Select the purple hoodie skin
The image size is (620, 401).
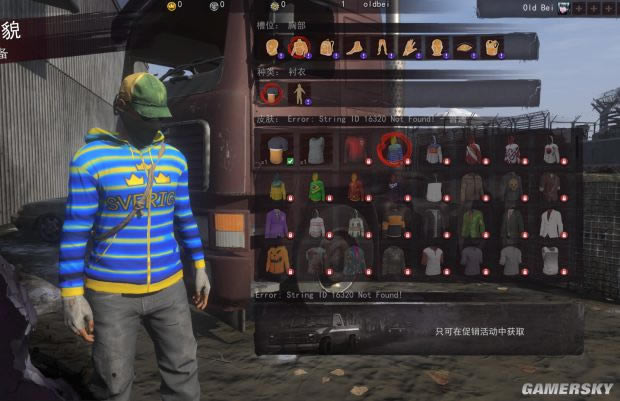278,223
